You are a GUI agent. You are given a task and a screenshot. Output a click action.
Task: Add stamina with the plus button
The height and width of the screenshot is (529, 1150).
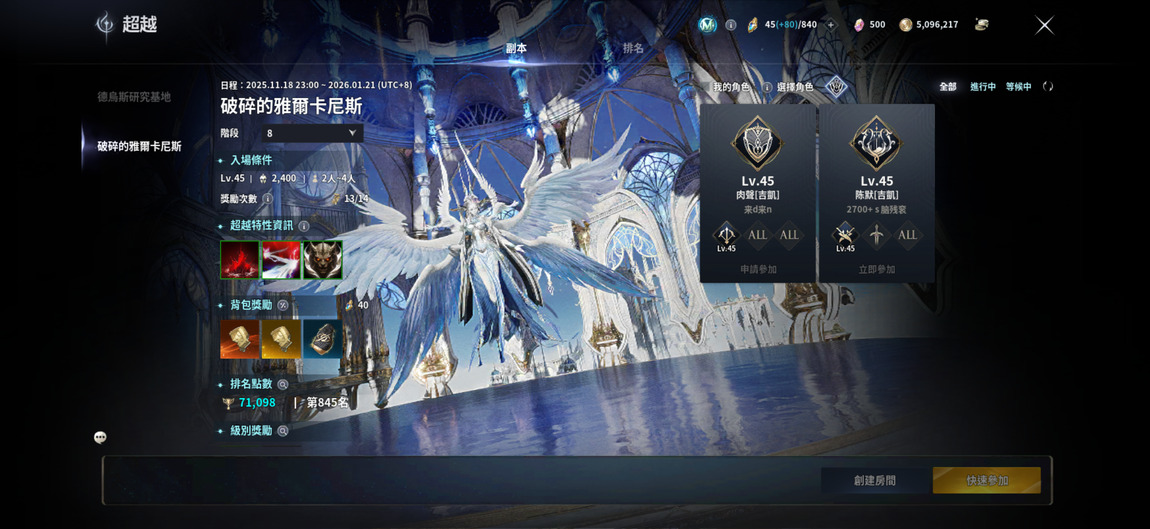point(830,25)
